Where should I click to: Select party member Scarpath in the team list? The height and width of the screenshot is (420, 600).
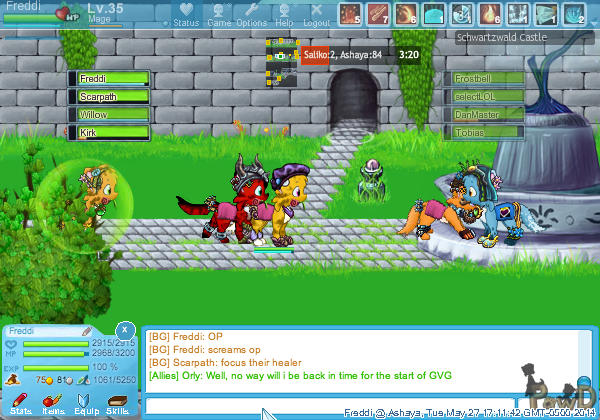108,96
